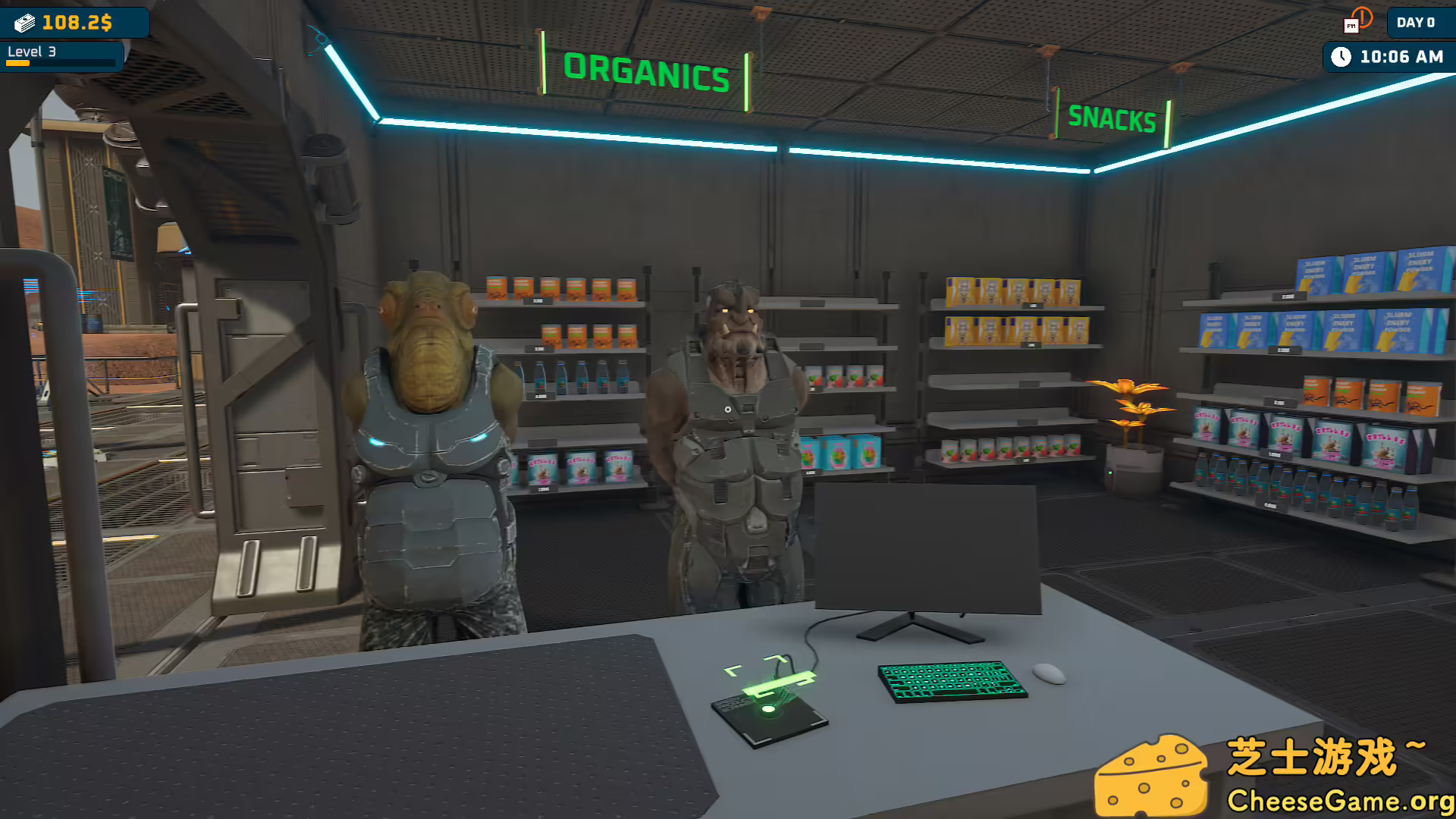This screenshot has width=1456, height=819.
Task: Click the alien customer in grey armor
Action: point(432,455)
